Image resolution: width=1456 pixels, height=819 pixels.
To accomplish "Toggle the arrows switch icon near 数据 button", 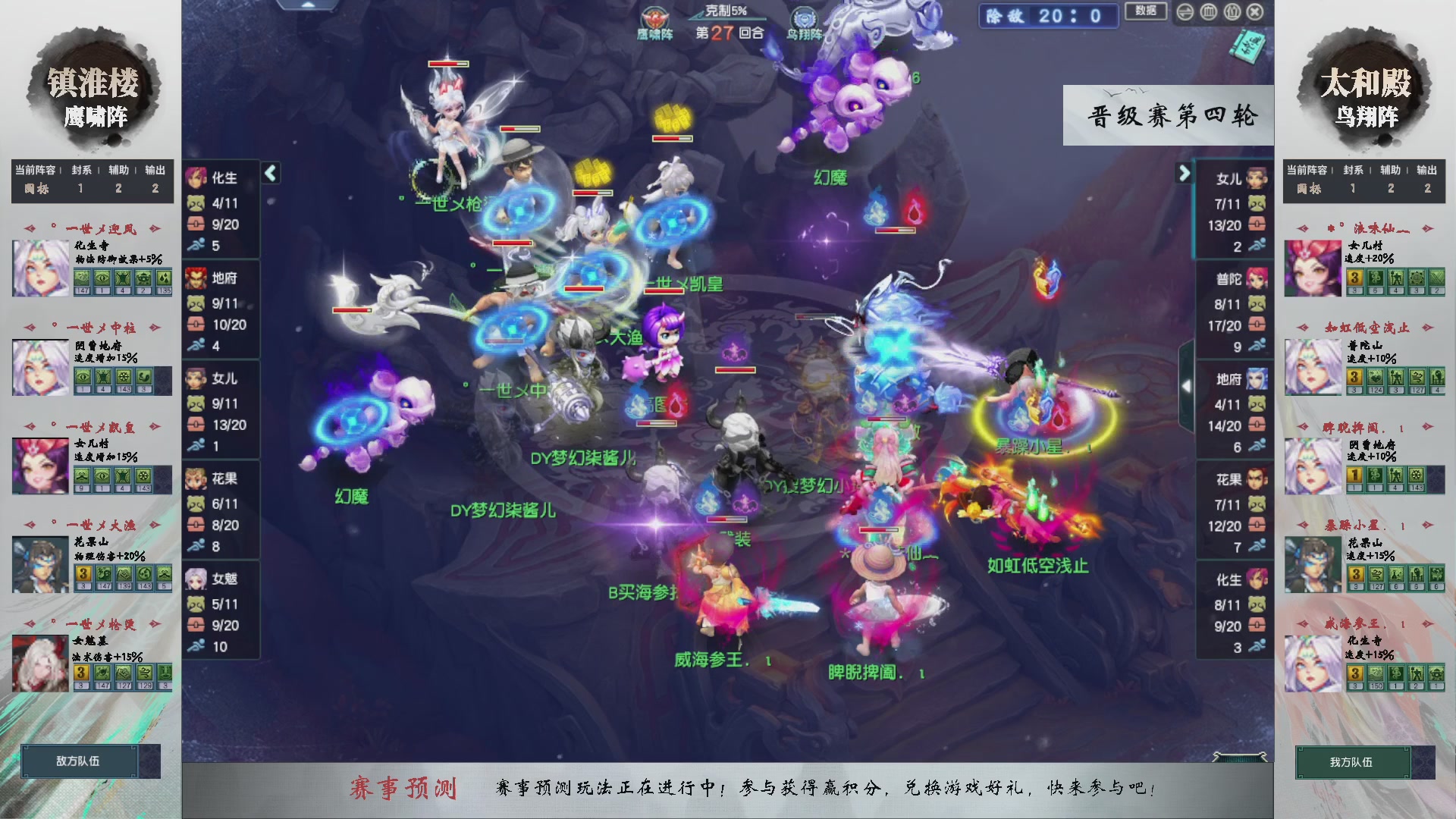I will point(1185,12).
